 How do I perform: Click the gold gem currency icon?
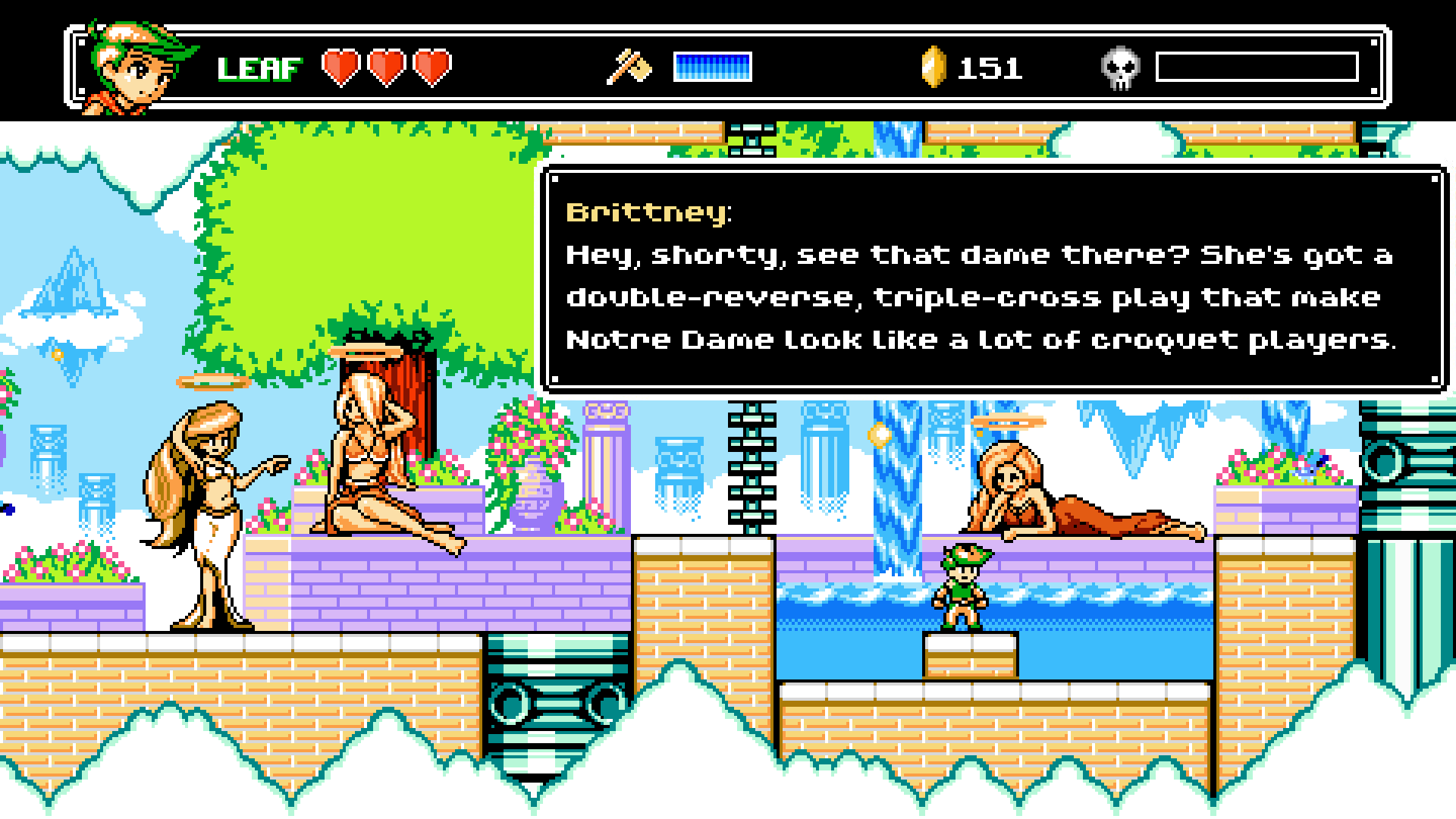point(934,67)
